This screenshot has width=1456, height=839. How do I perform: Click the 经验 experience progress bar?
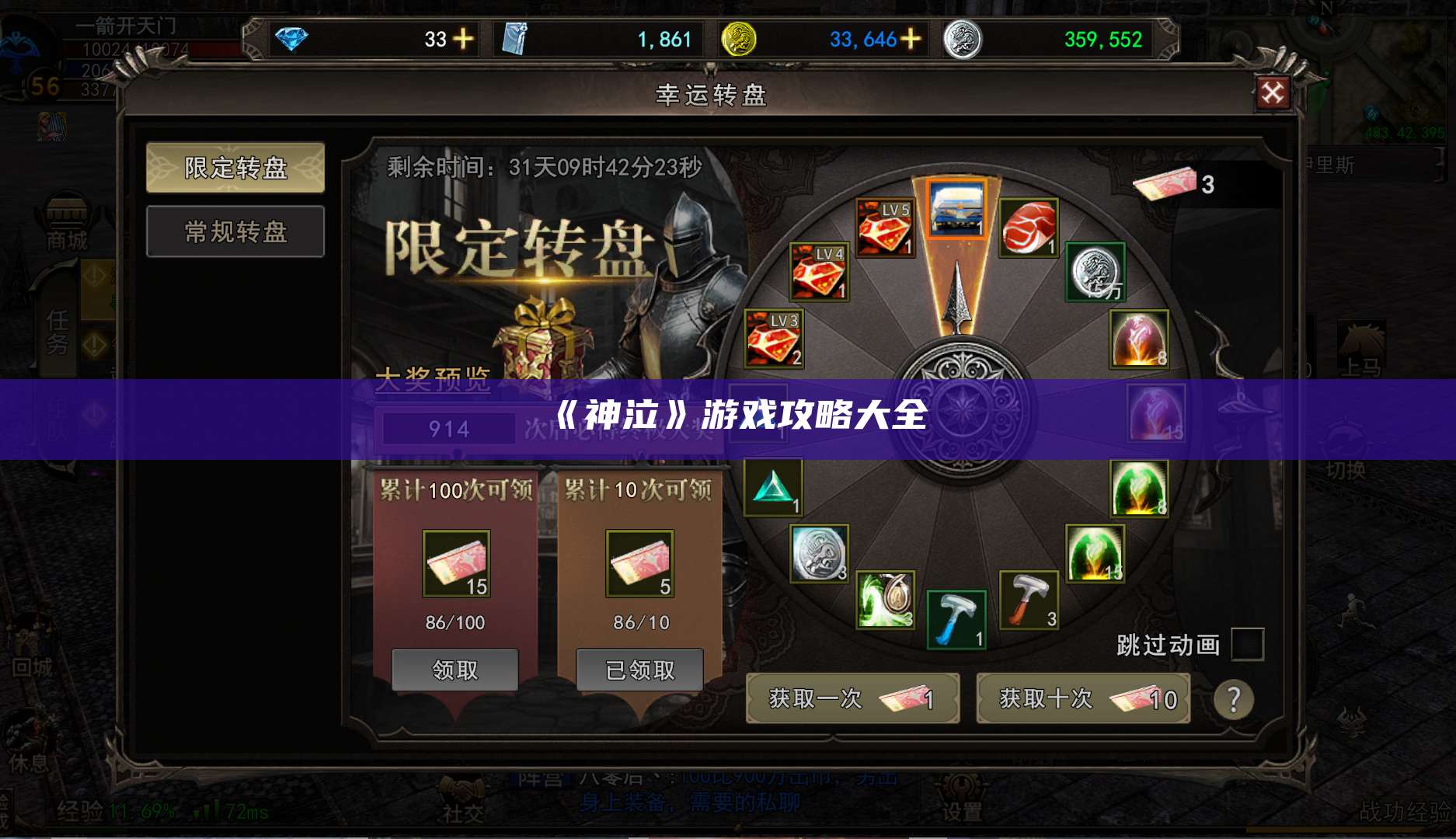coord(124,811)
